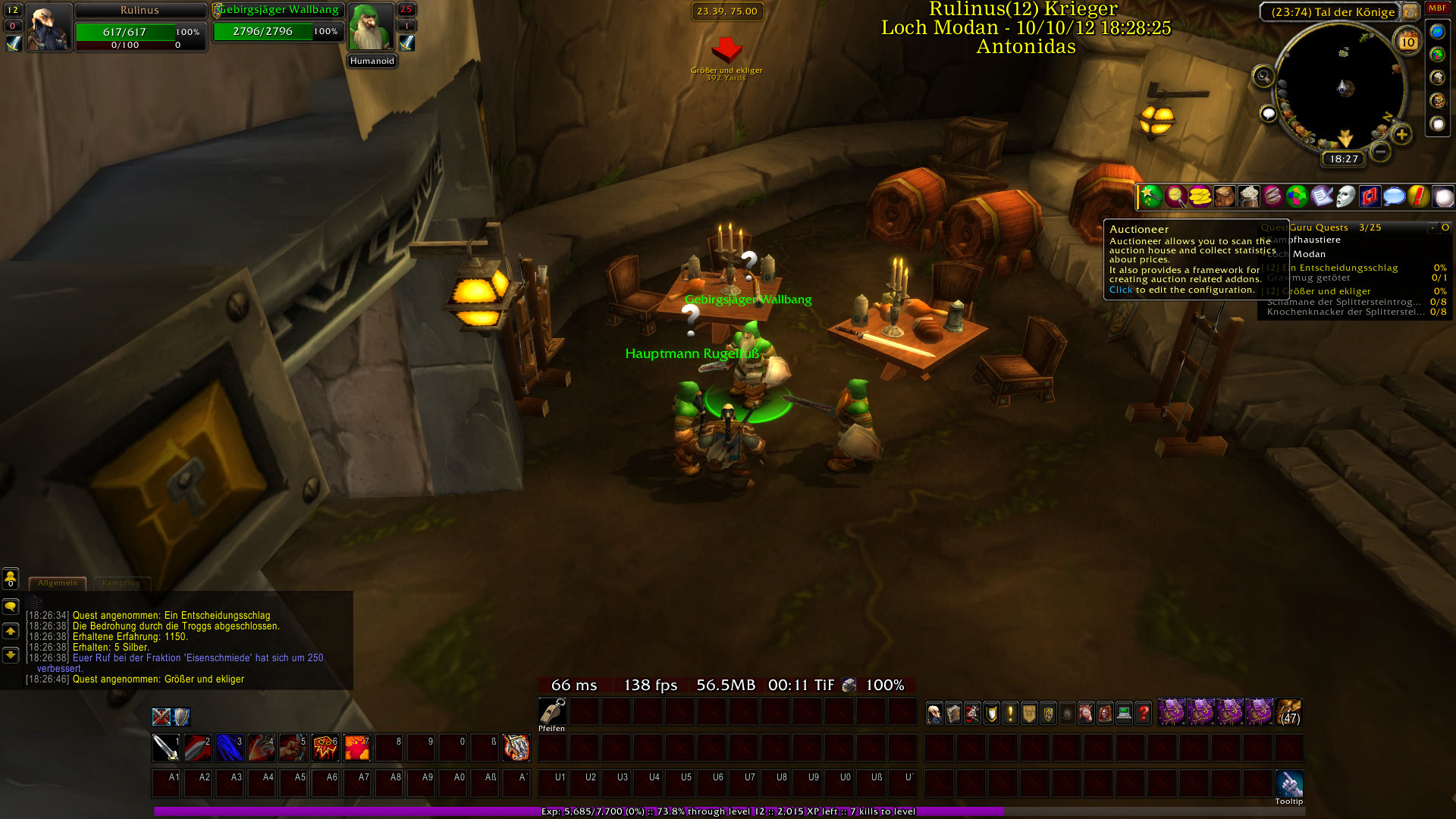The width and height of the screenshot is (1456, 819).
Task: Zoom out on the minimap
Action: point(1381,152)
